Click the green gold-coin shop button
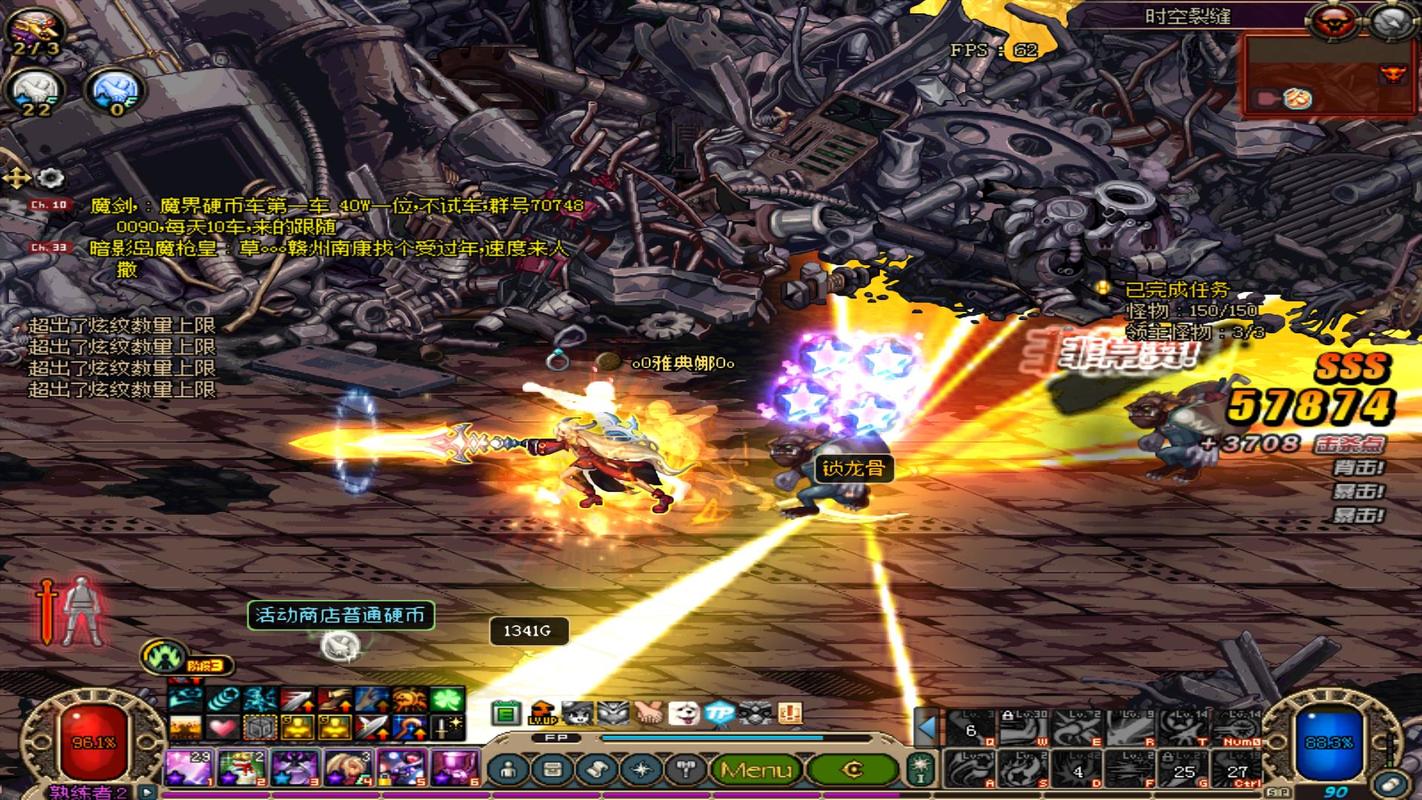This screenshot has width=1422, height=800. pos(853,769)
